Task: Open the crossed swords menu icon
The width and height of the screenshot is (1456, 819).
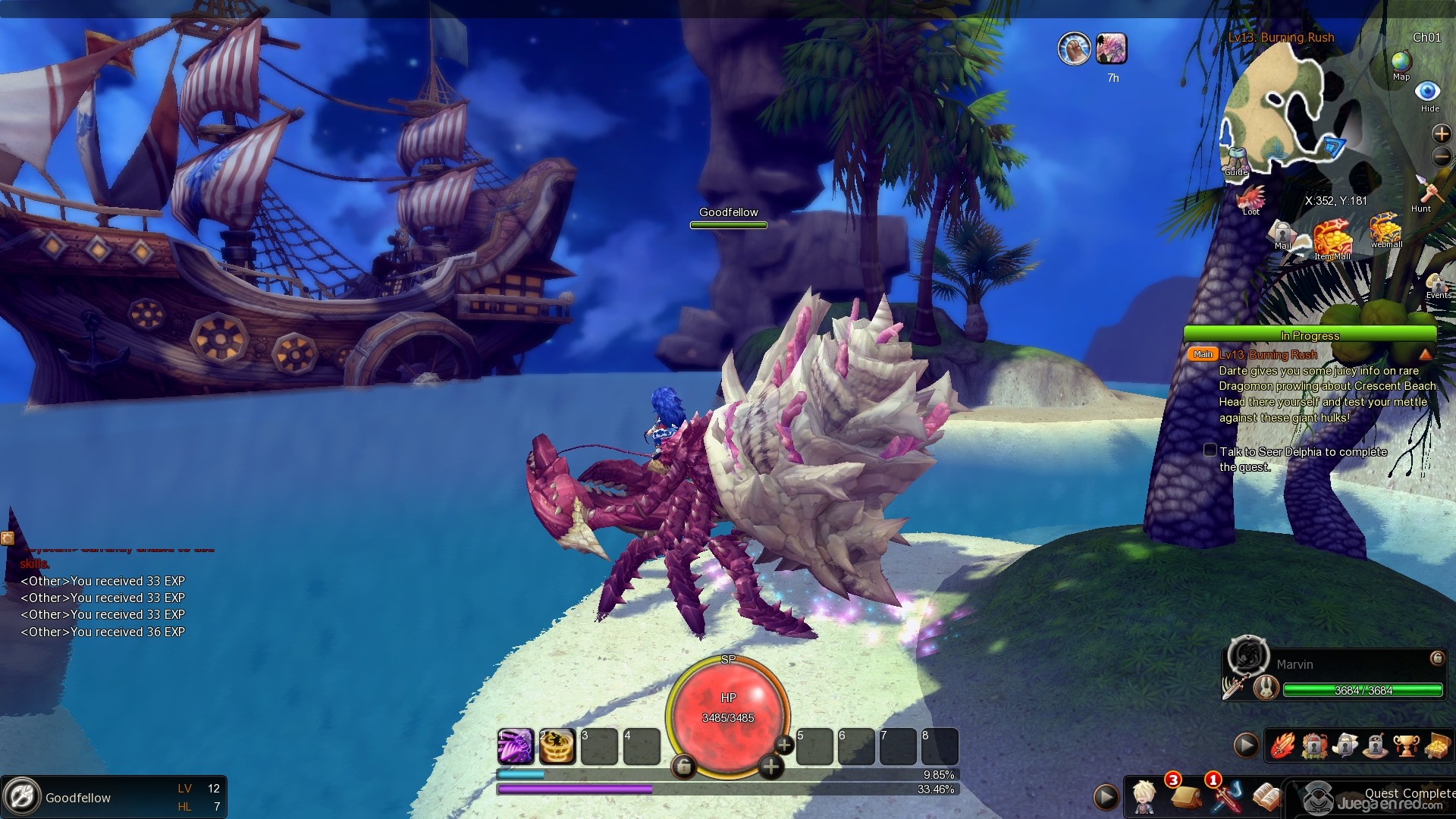Action: (1226, 796)
